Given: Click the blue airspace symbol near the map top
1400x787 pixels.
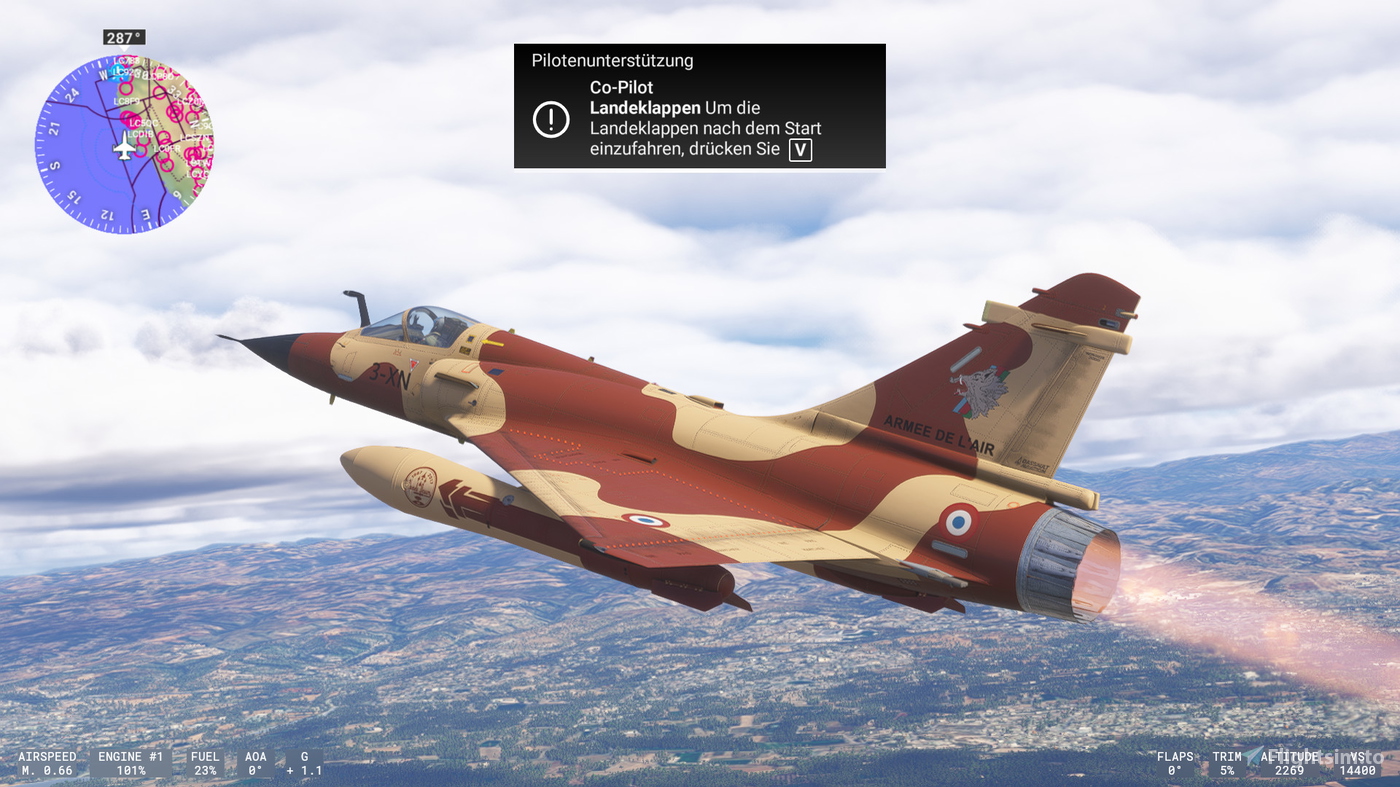Looking at the screenshot, I should (117, 72).
